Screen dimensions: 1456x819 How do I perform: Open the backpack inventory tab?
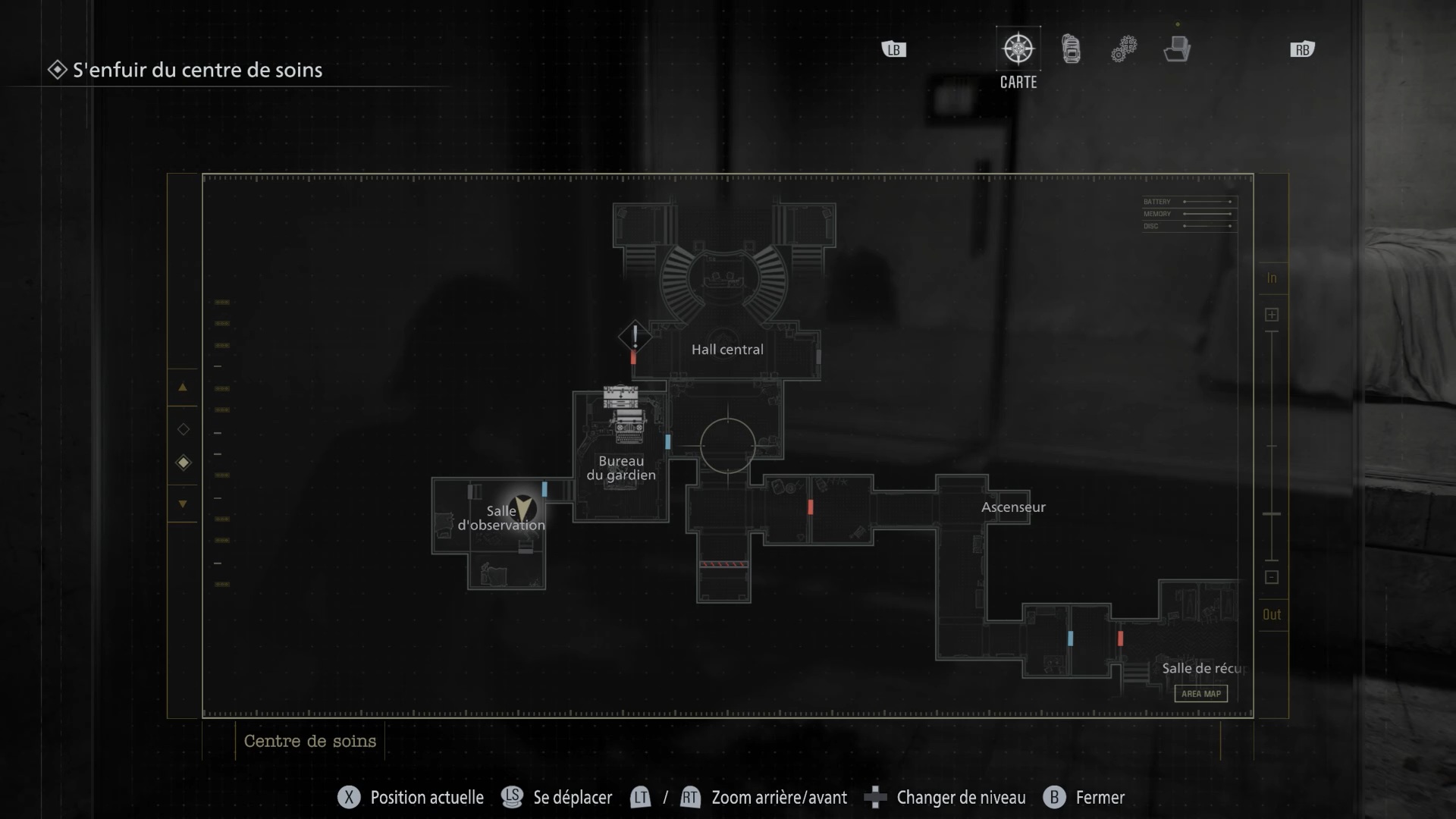[1071, 49]
